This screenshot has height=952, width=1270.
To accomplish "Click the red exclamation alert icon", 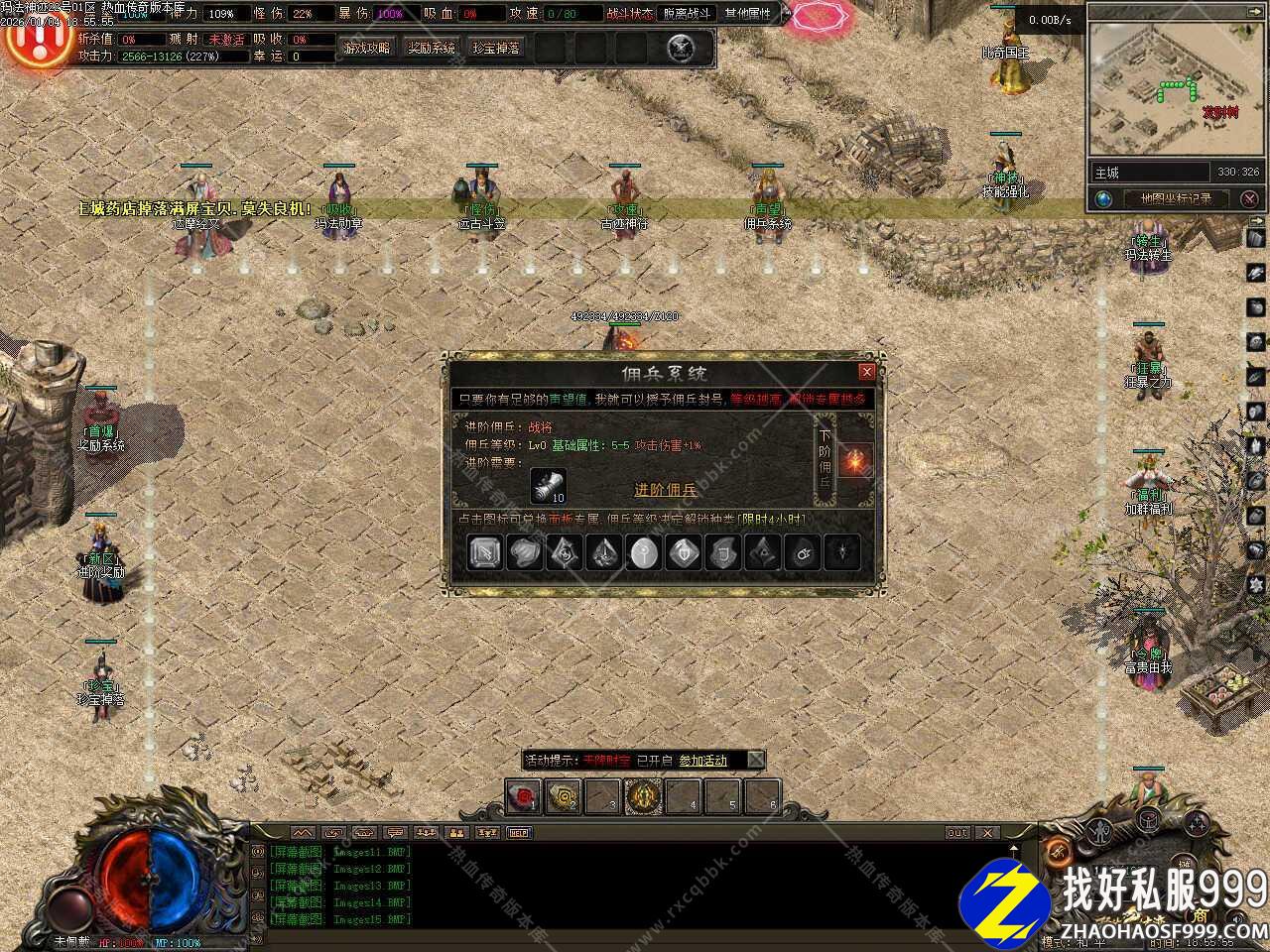I will 37,41.
